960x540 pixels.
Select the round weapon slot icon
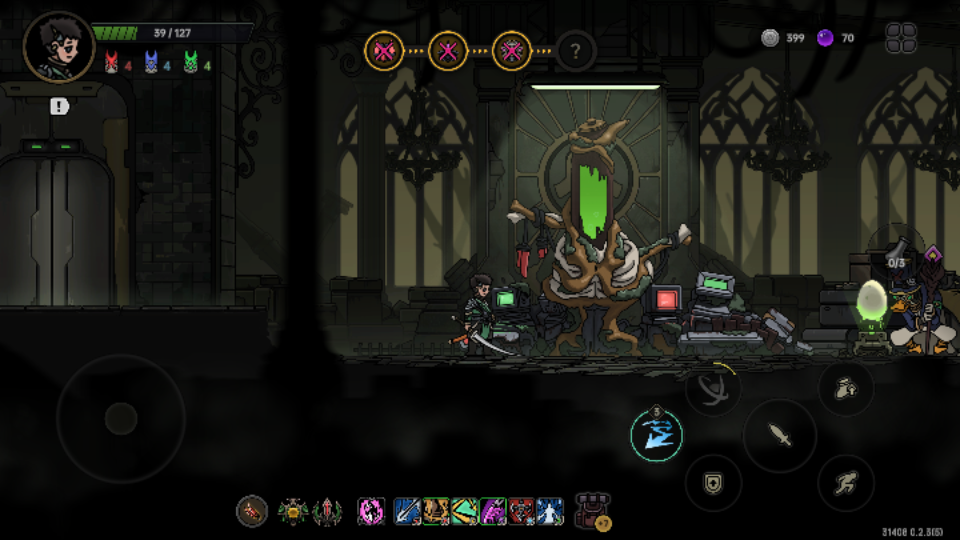coord(252,512)
